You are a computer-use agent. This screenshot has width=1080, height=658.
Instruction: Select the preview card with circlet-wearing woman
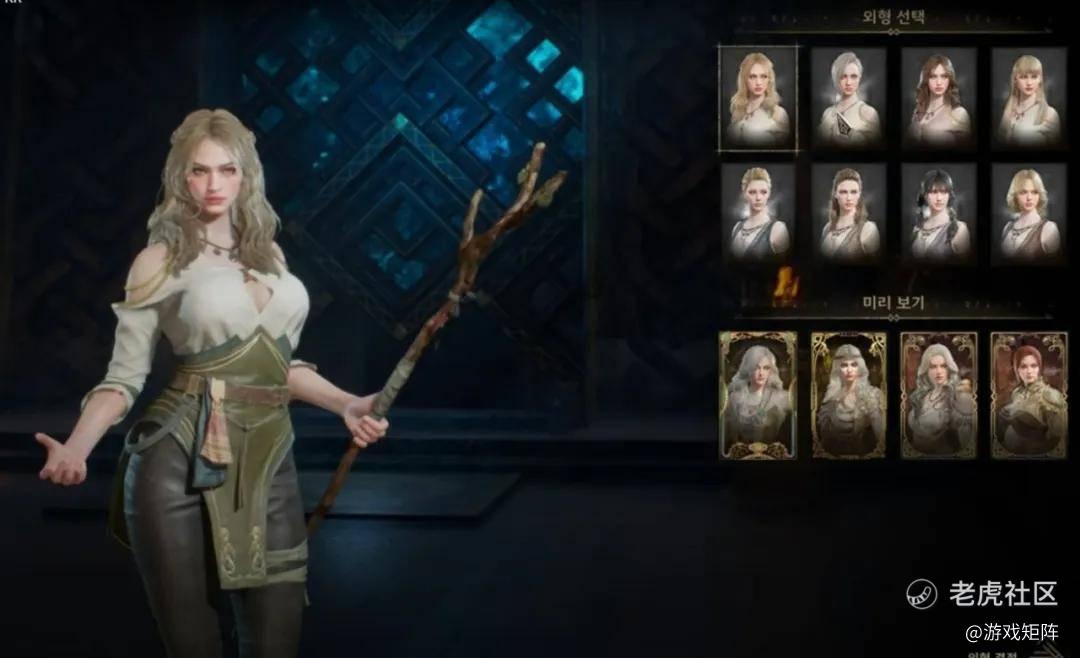(848, 395)
